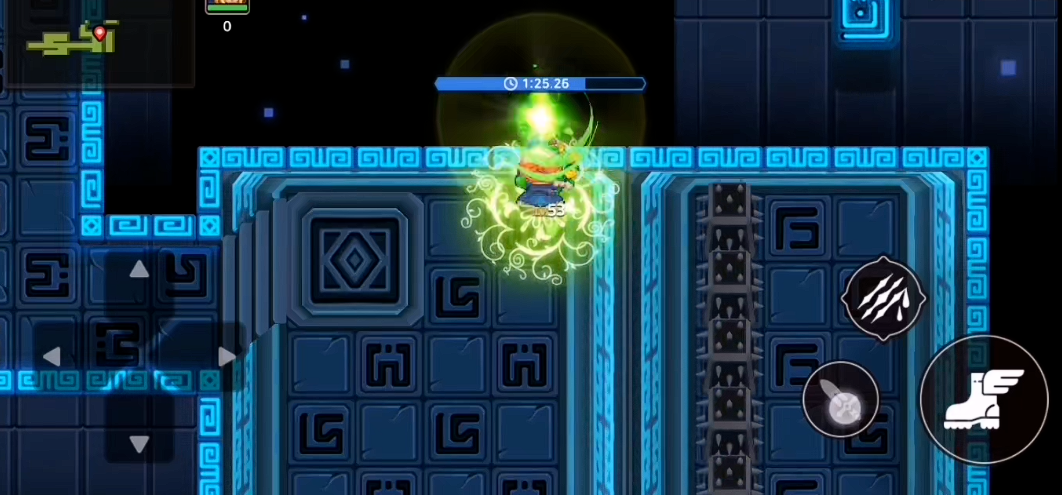Tap the D-pad up arrow
1062x495 pixels.
click(x=139, y=269)
